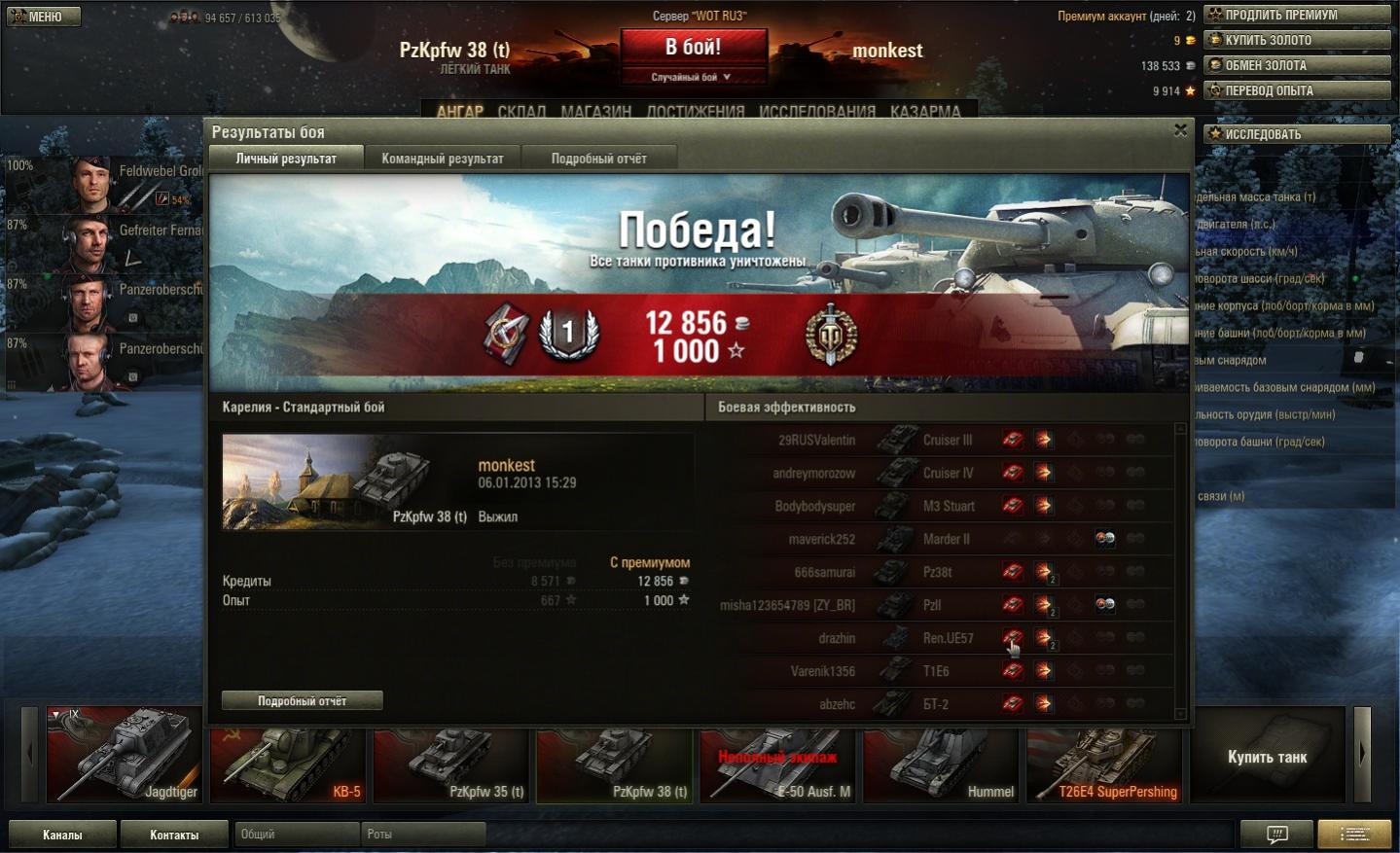Screen dimensions: 1400x853
Task: Select the Личный результат tab
Action: pyautogui.click(x=286, y=159)
